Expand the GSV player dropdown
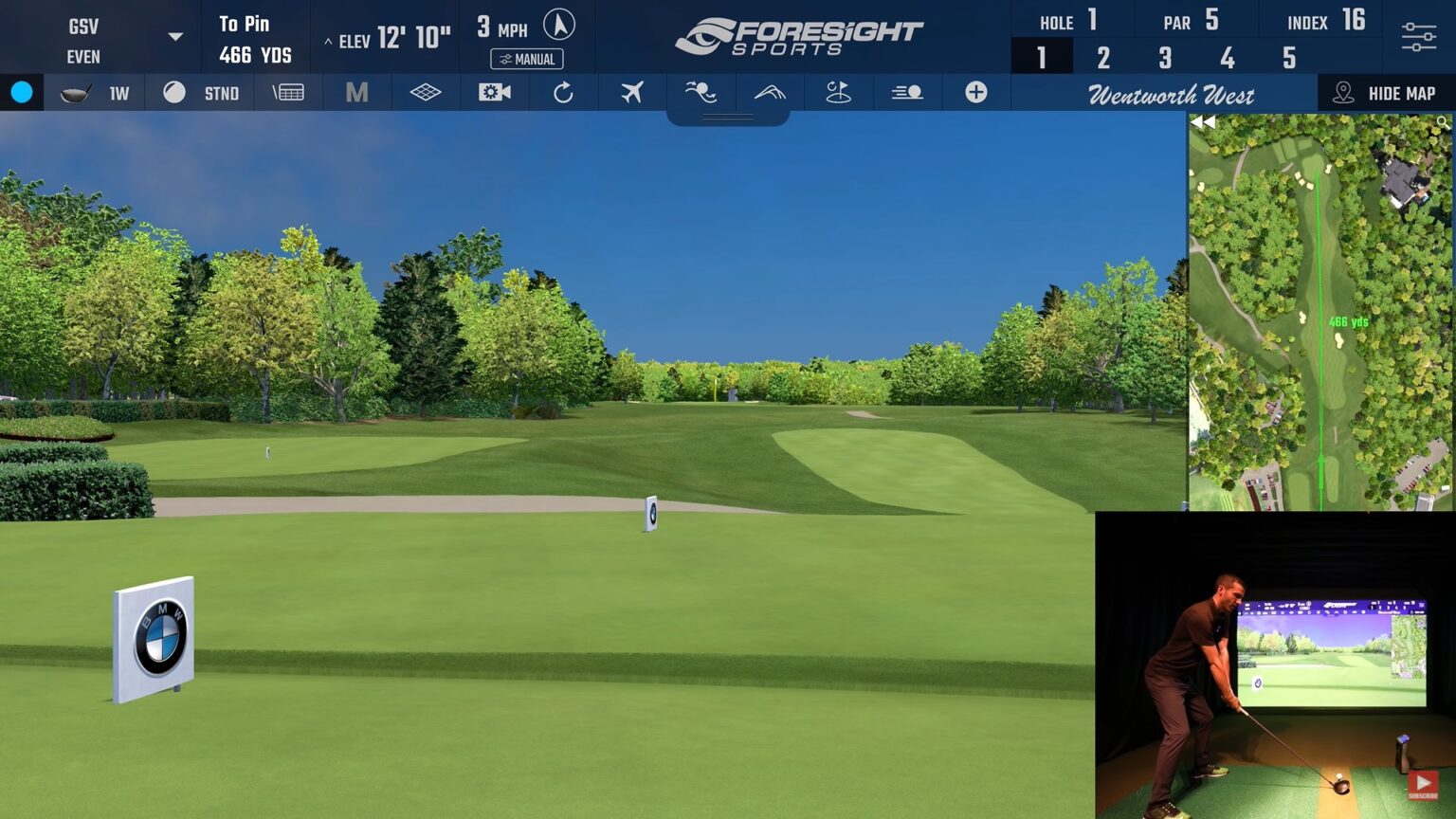The image size is (1456, 819). 173,35
